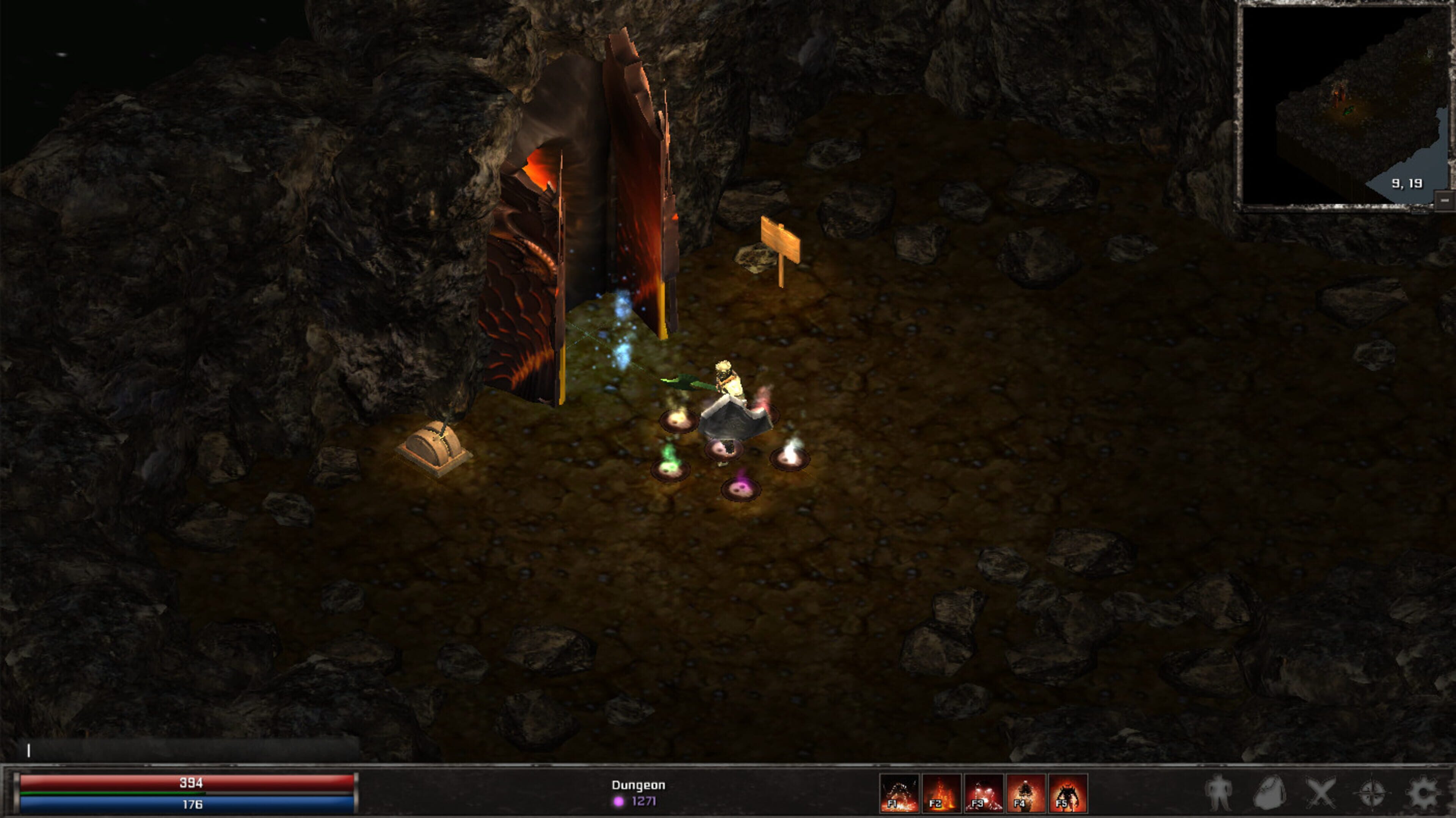Click the chat input field
Viewport: 1456px width, 818px height.
[187, 750]
